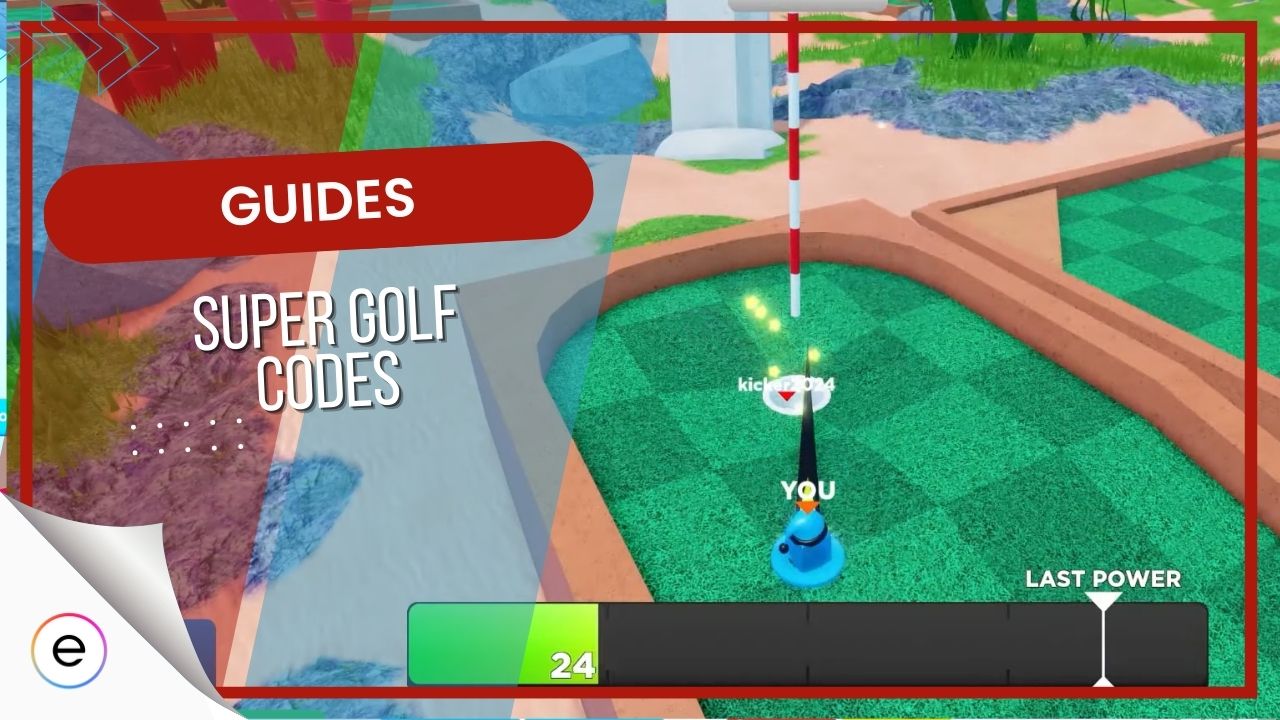
Task: Click the red GUIDES button
Action: point(320,198)
